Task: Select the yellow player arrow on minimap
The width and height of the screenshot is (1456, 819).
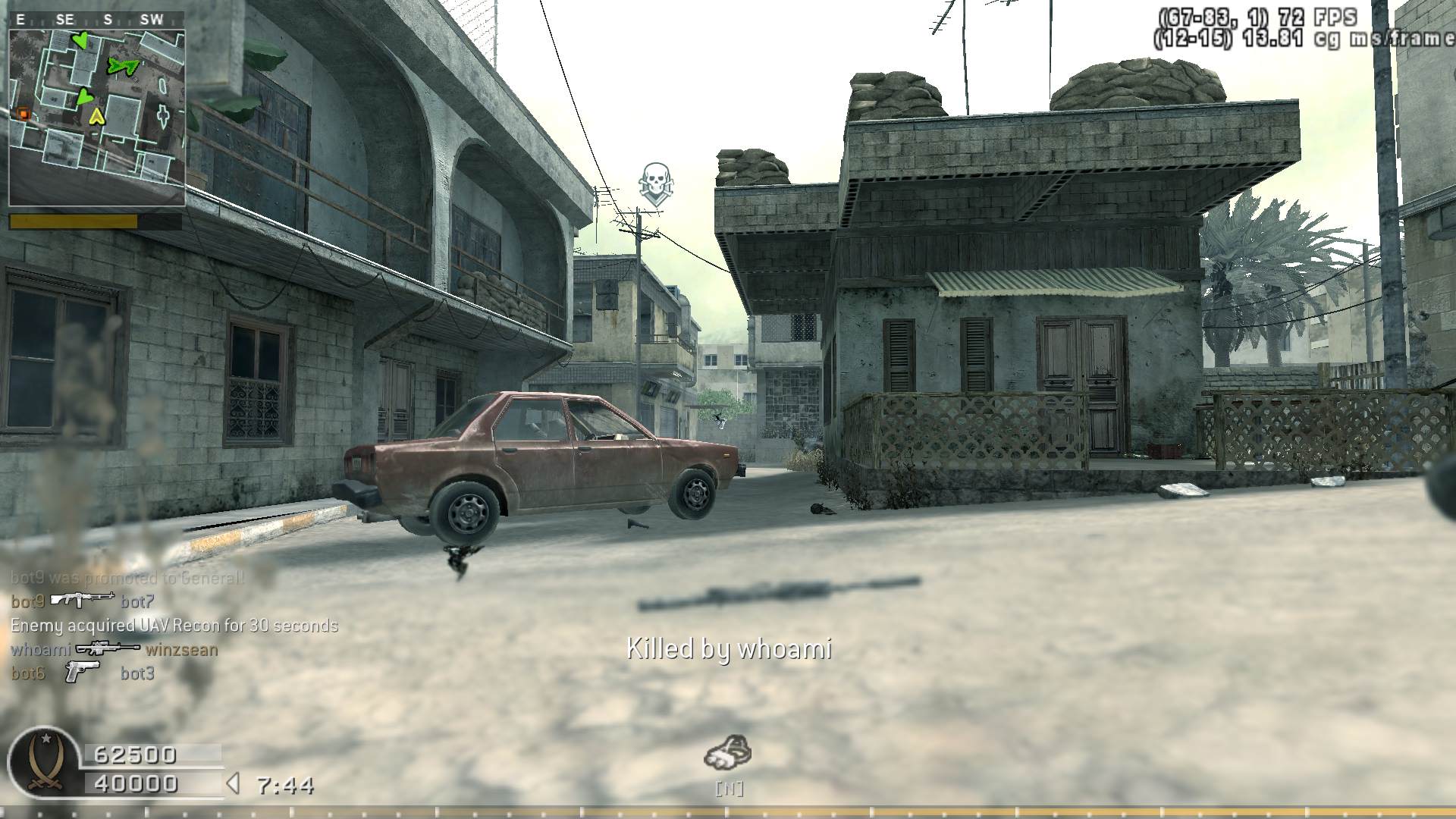Action: (x=96, y=116)
